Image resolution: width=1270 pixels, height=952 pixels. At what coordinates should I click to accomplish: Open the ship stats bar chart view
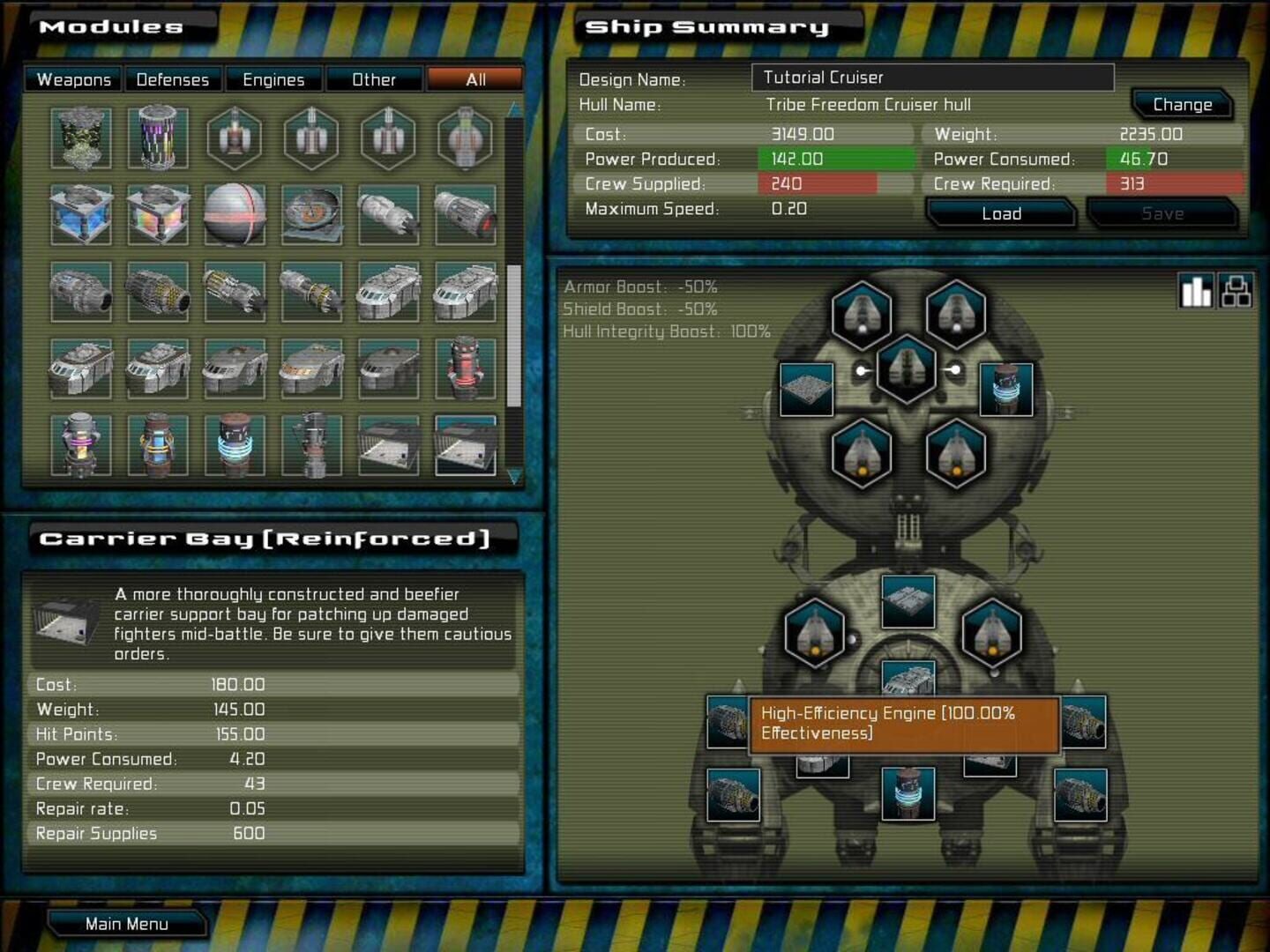tap(1197, 290)
